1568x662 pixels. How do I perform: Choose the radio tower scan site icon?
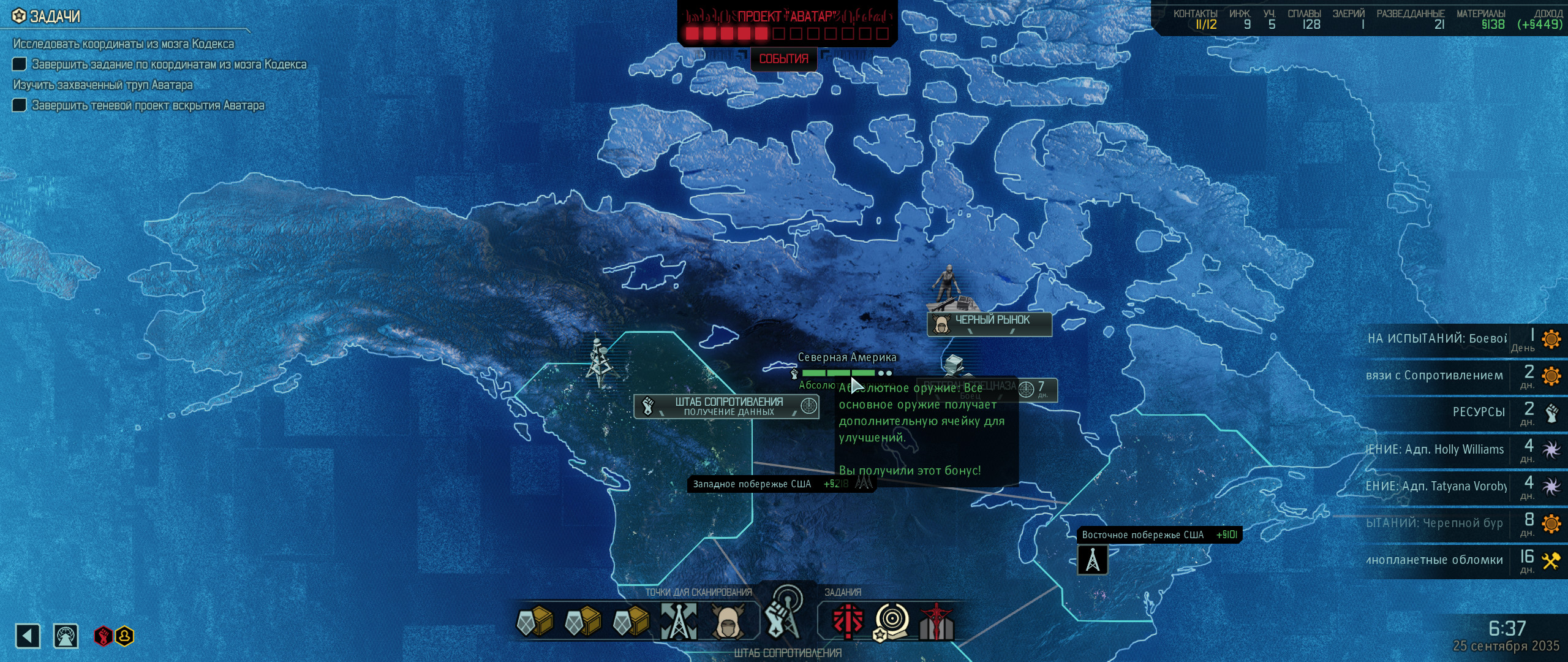pos(679,622)
